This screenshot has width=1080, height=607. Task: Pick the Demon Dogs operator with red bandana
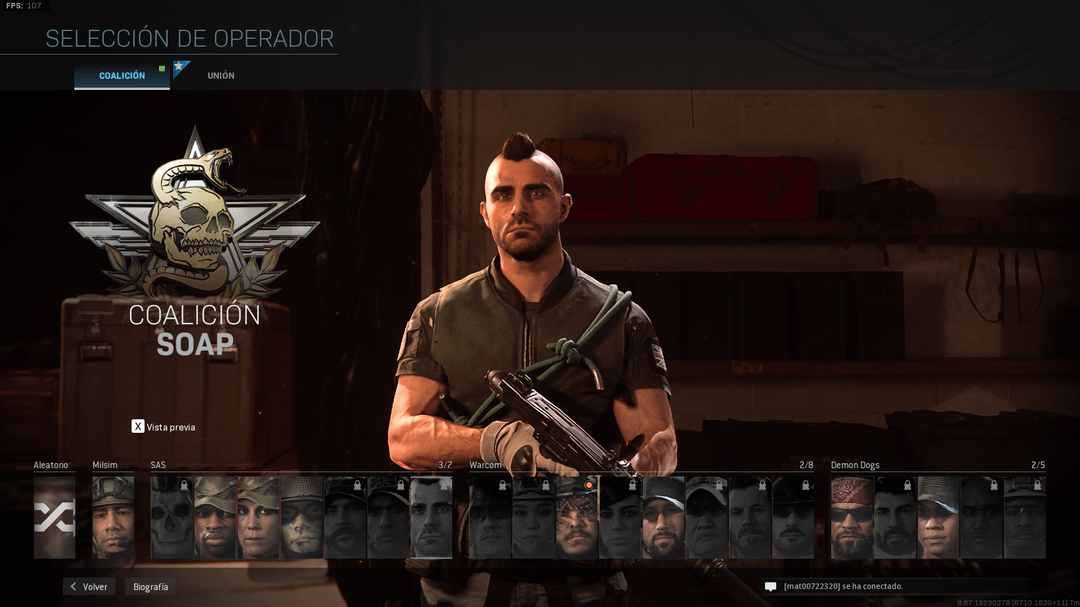click(x=852, y=517)
